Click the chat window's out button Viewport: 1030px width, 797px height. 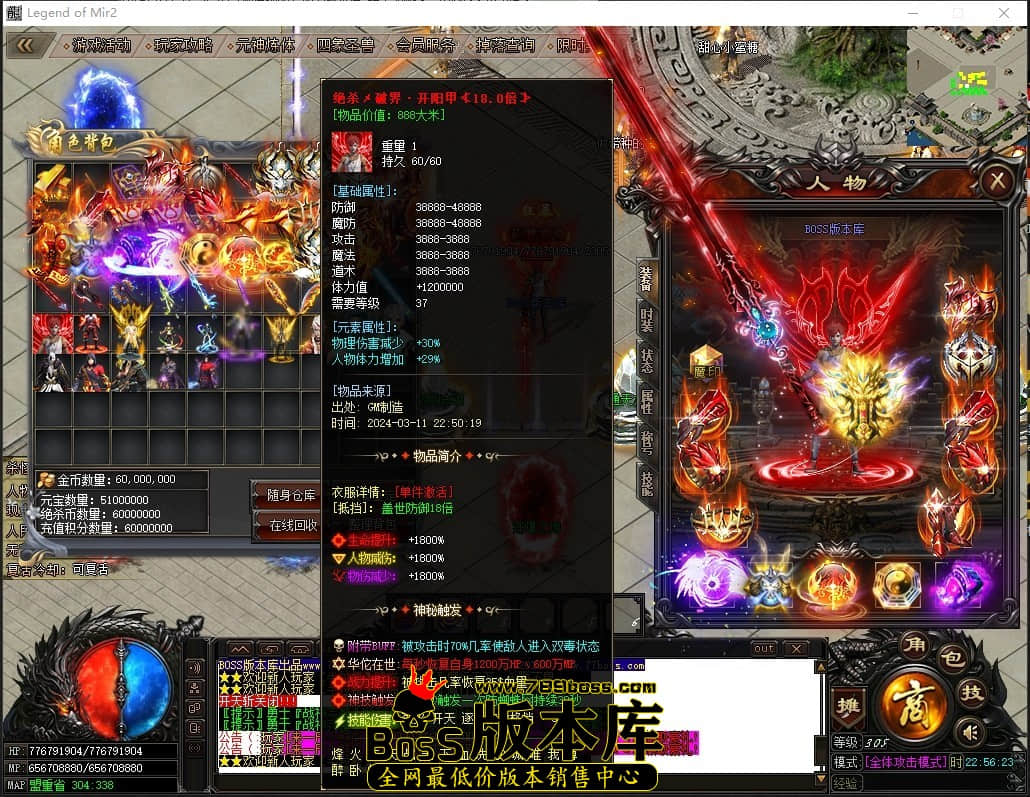(x=764, y=648)
